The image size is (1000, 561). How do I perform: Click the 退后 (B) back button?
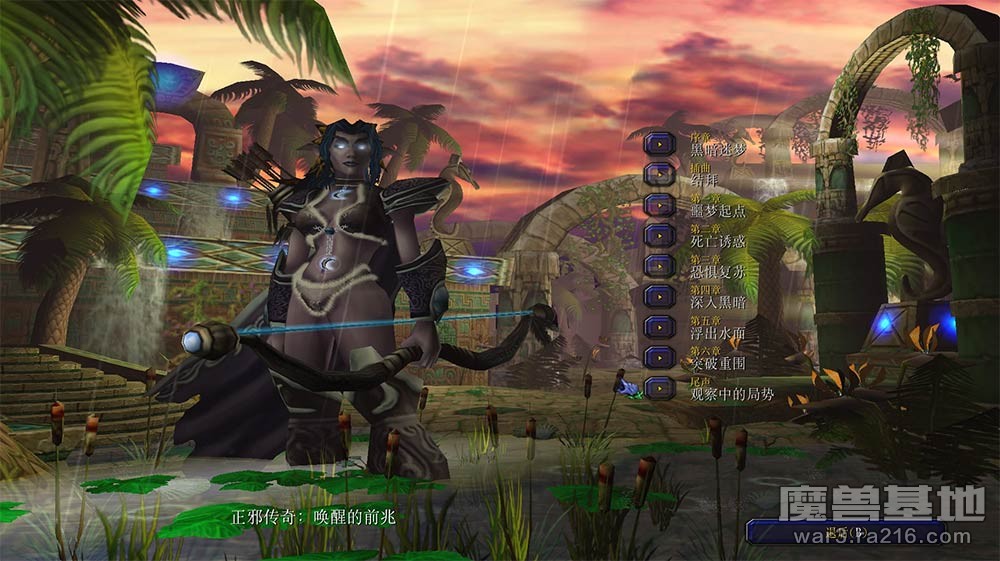click(x=846, y=532)
